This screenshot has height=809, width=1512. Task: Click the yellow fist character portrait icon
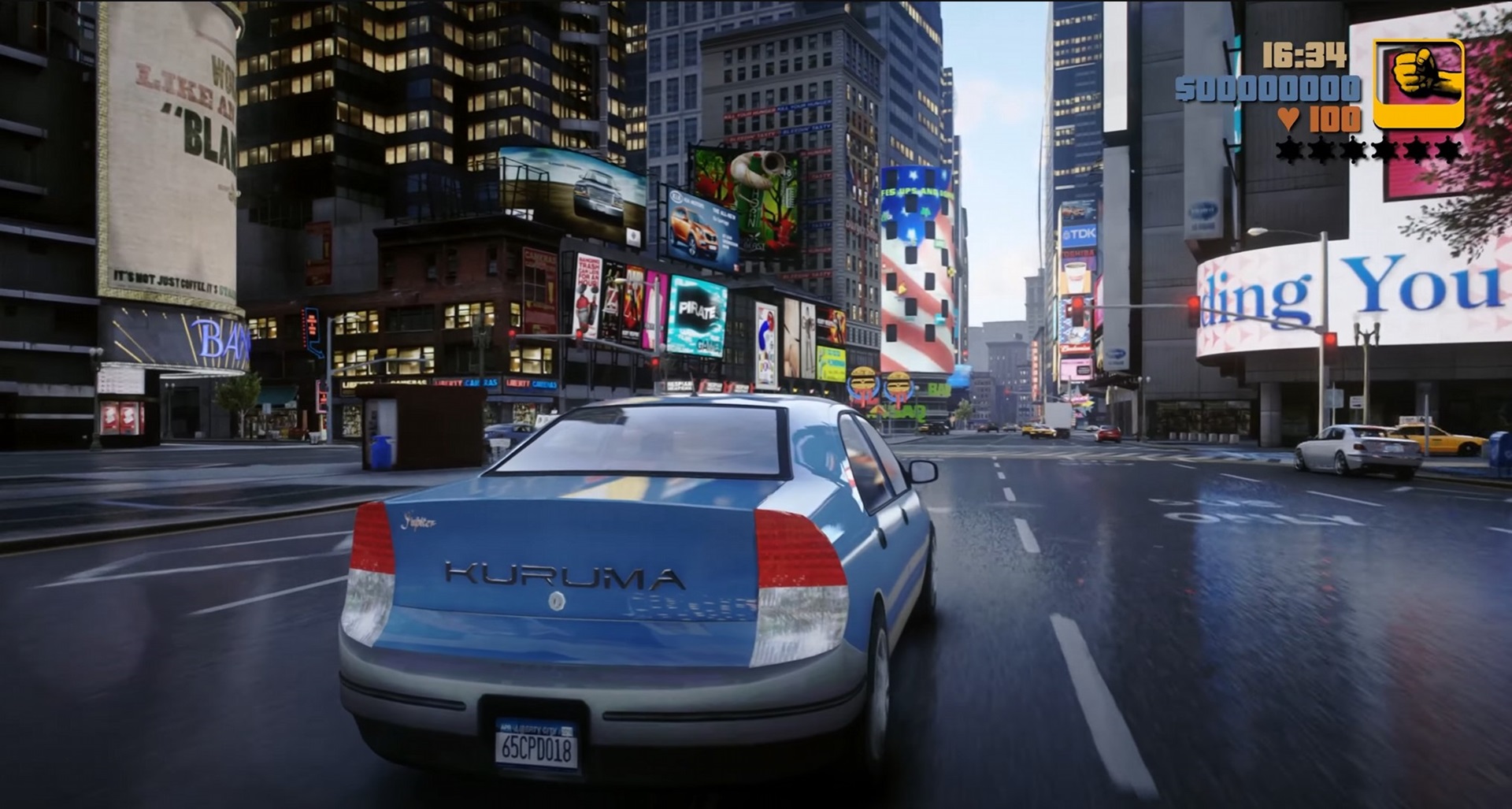click(1417, 84)
